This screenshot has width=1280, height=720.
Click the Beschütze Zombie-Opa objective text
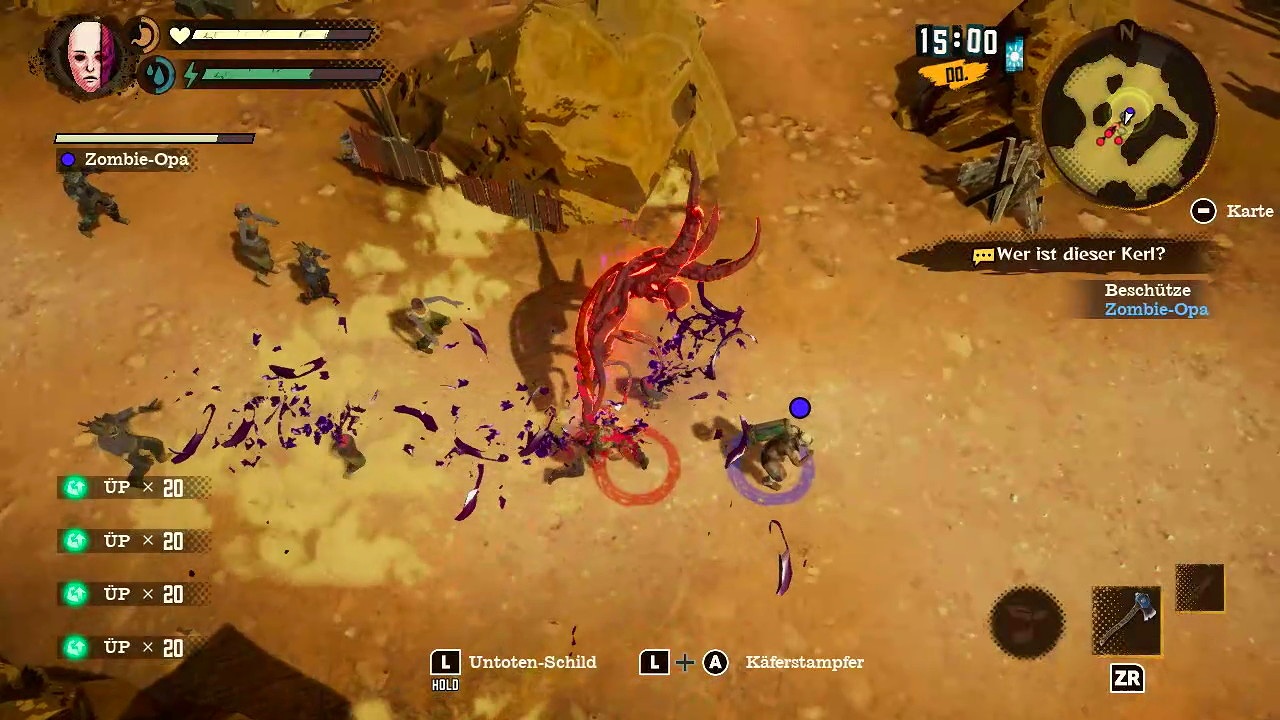[x=1156, y=300]
